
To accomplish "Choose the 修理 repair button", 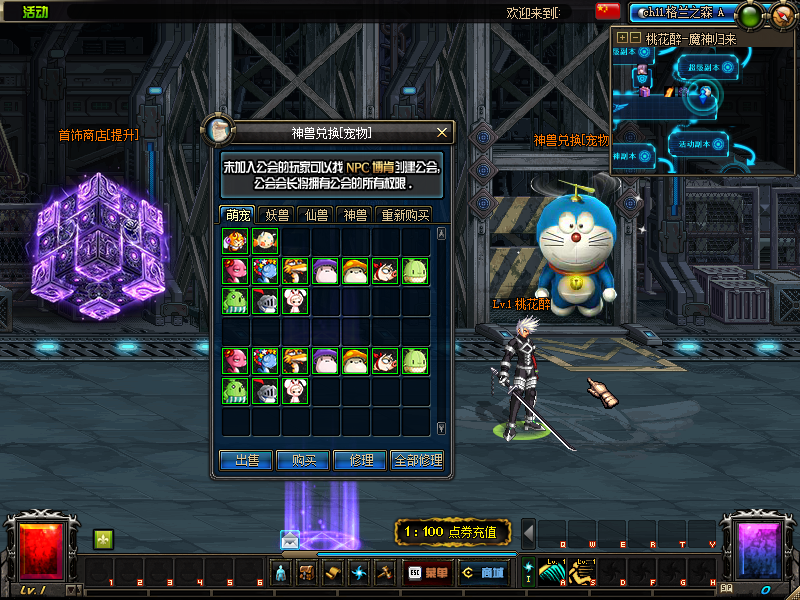I will (x=360, y=460).
